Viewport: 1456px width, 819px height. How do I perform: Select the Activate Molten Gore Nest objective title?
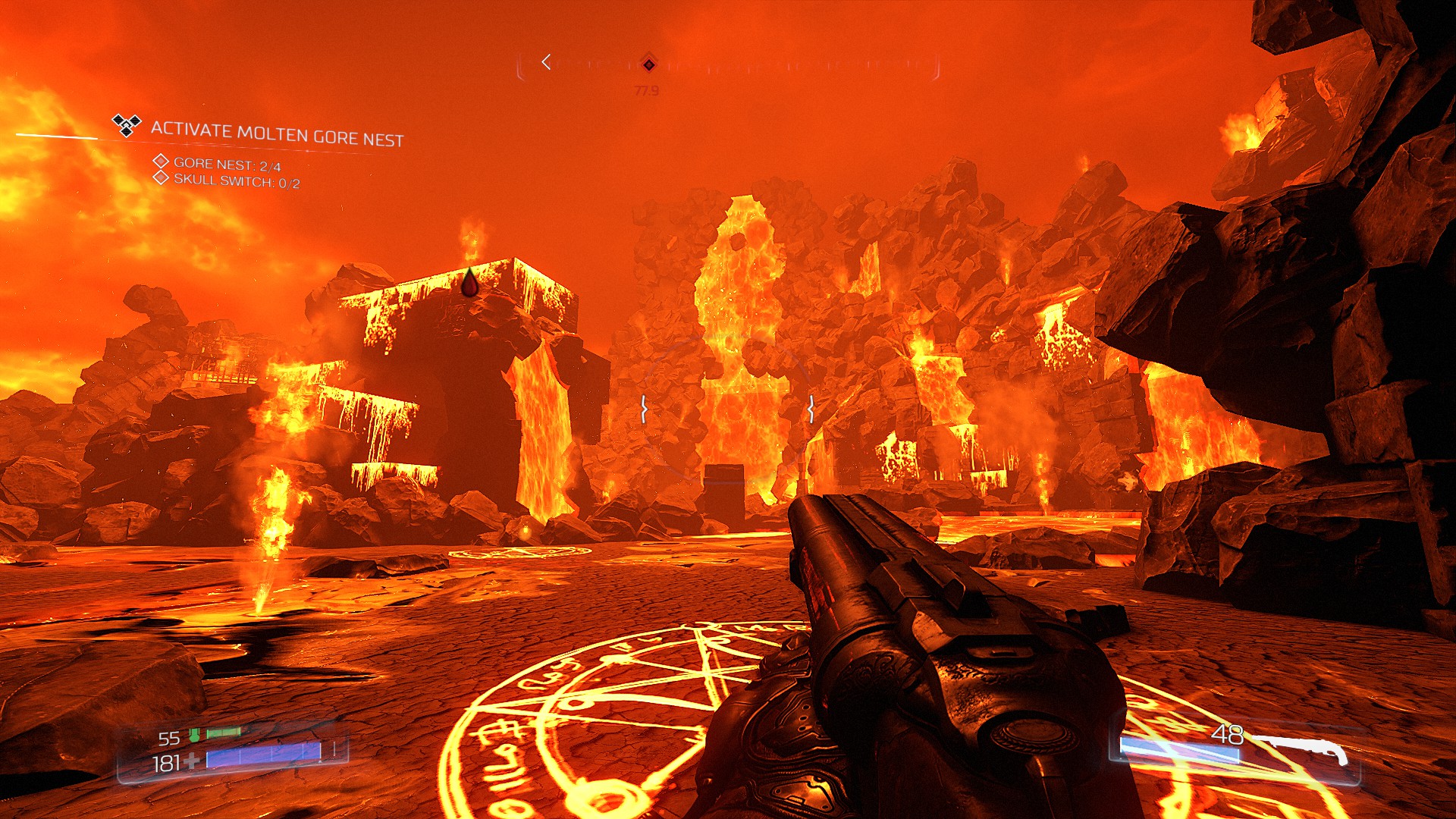click(277, 133)
